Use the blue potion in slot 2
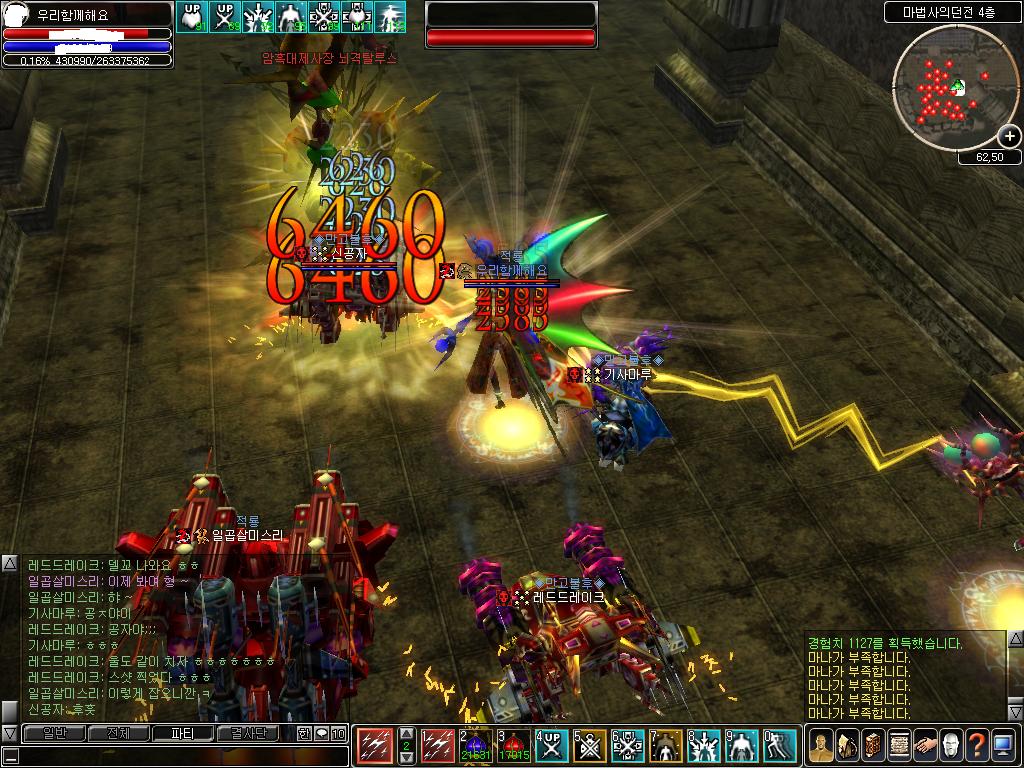This screenshot has width=1024, height=768. tap(476, 746)
